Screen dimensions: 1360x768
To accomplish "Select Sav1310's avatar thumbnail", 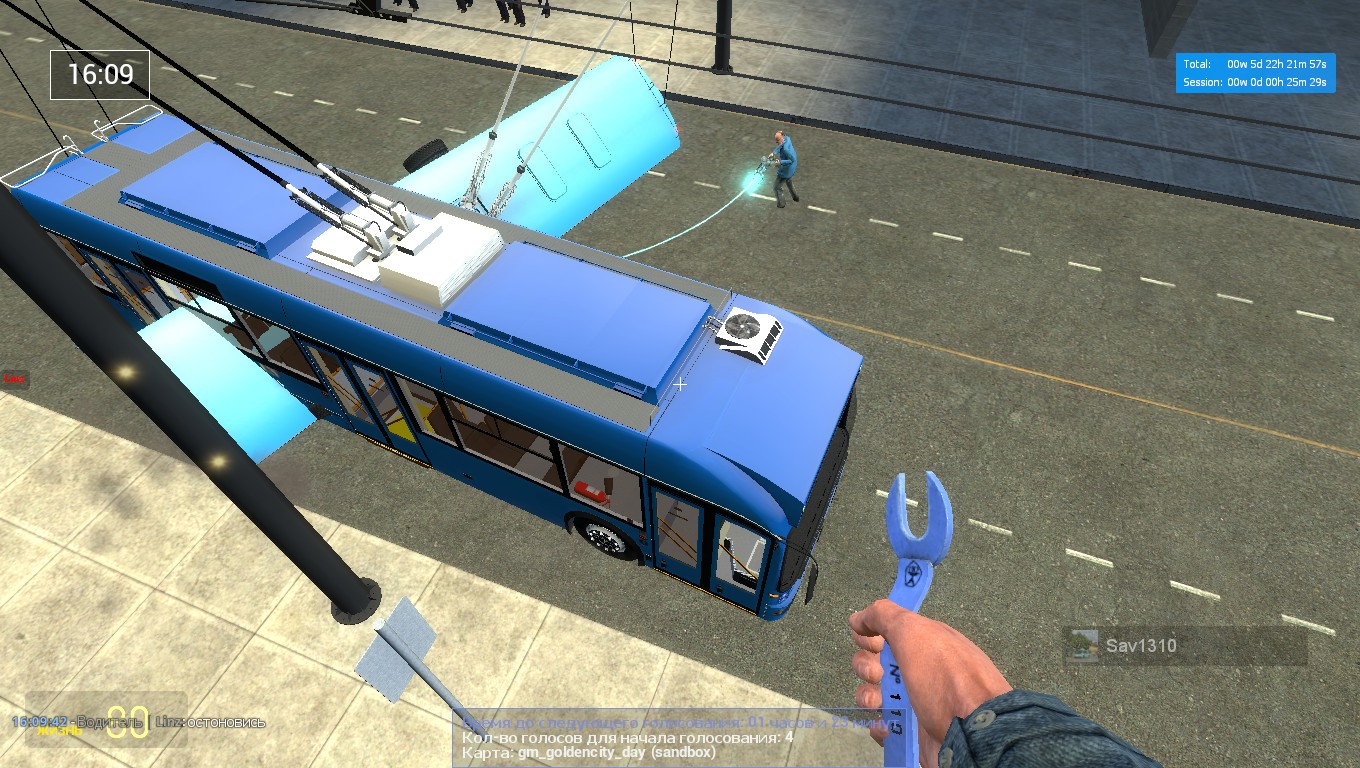I will tap(1083, 646).
